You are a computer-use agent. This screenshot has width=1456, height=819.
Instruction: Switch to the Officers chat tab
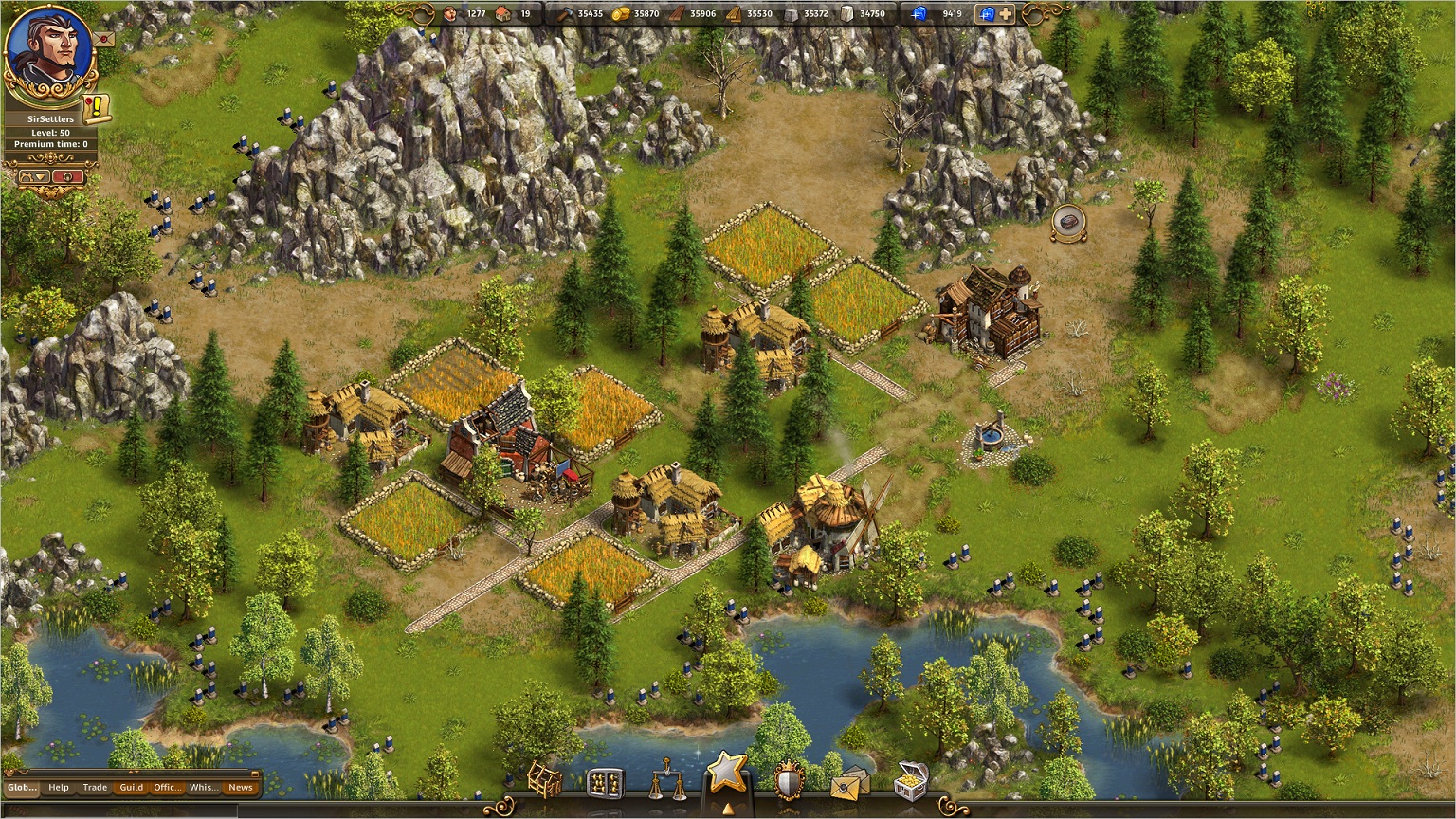tap(167, 787)
